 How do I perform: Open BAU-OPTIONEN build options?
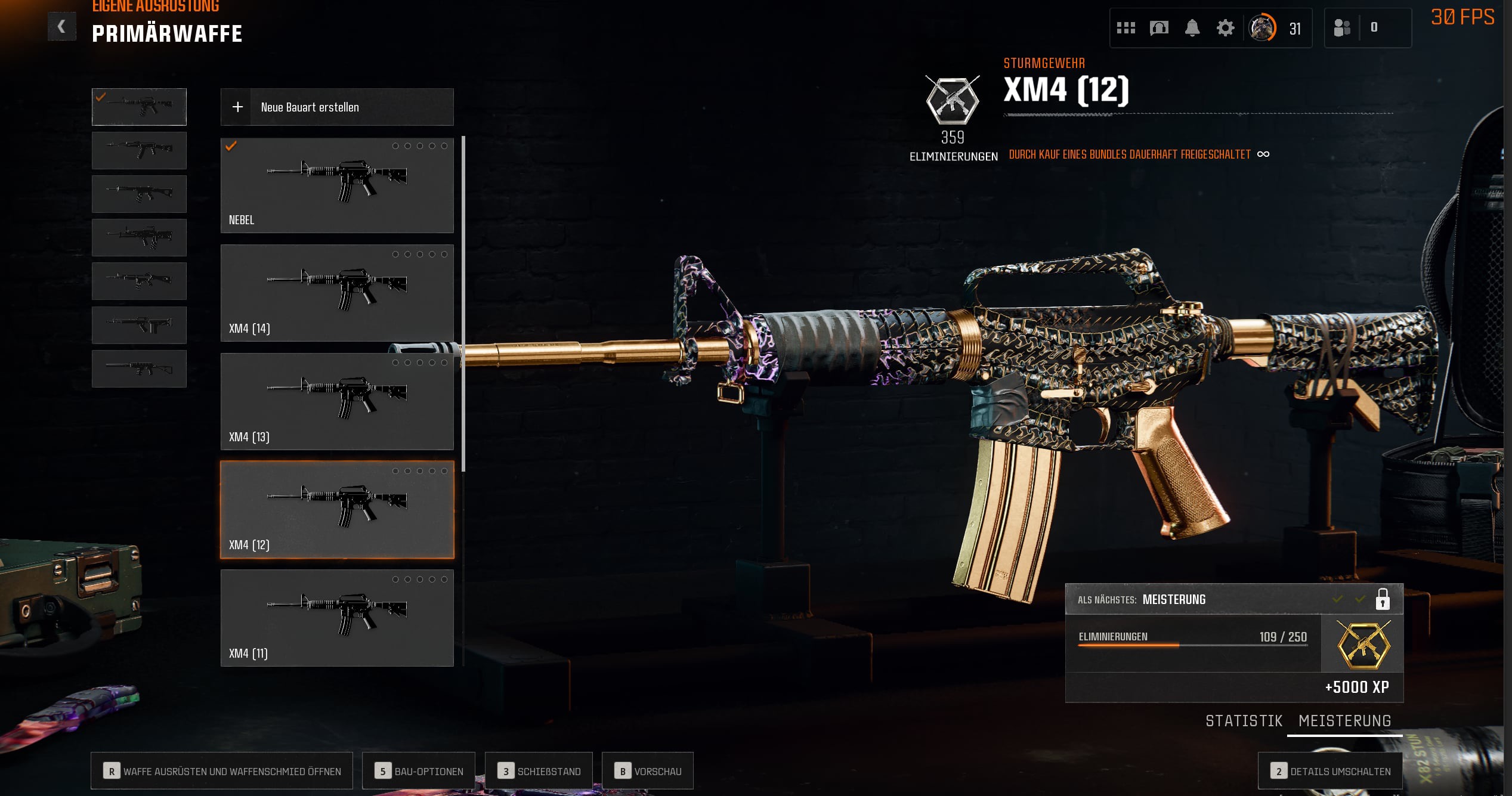(x=419, y=771)
